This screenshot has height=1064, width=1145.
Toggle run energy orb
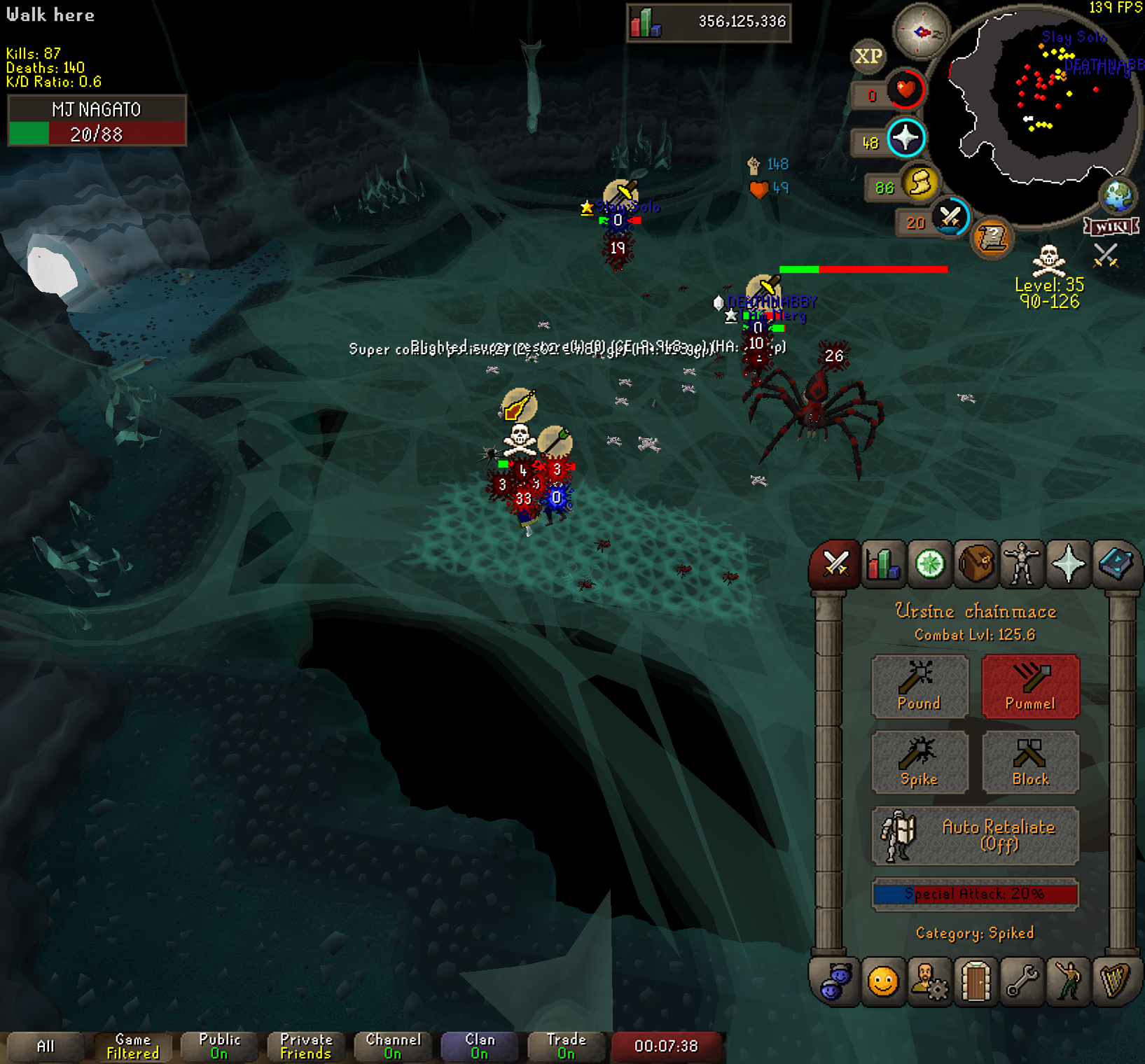pos(920,183)
